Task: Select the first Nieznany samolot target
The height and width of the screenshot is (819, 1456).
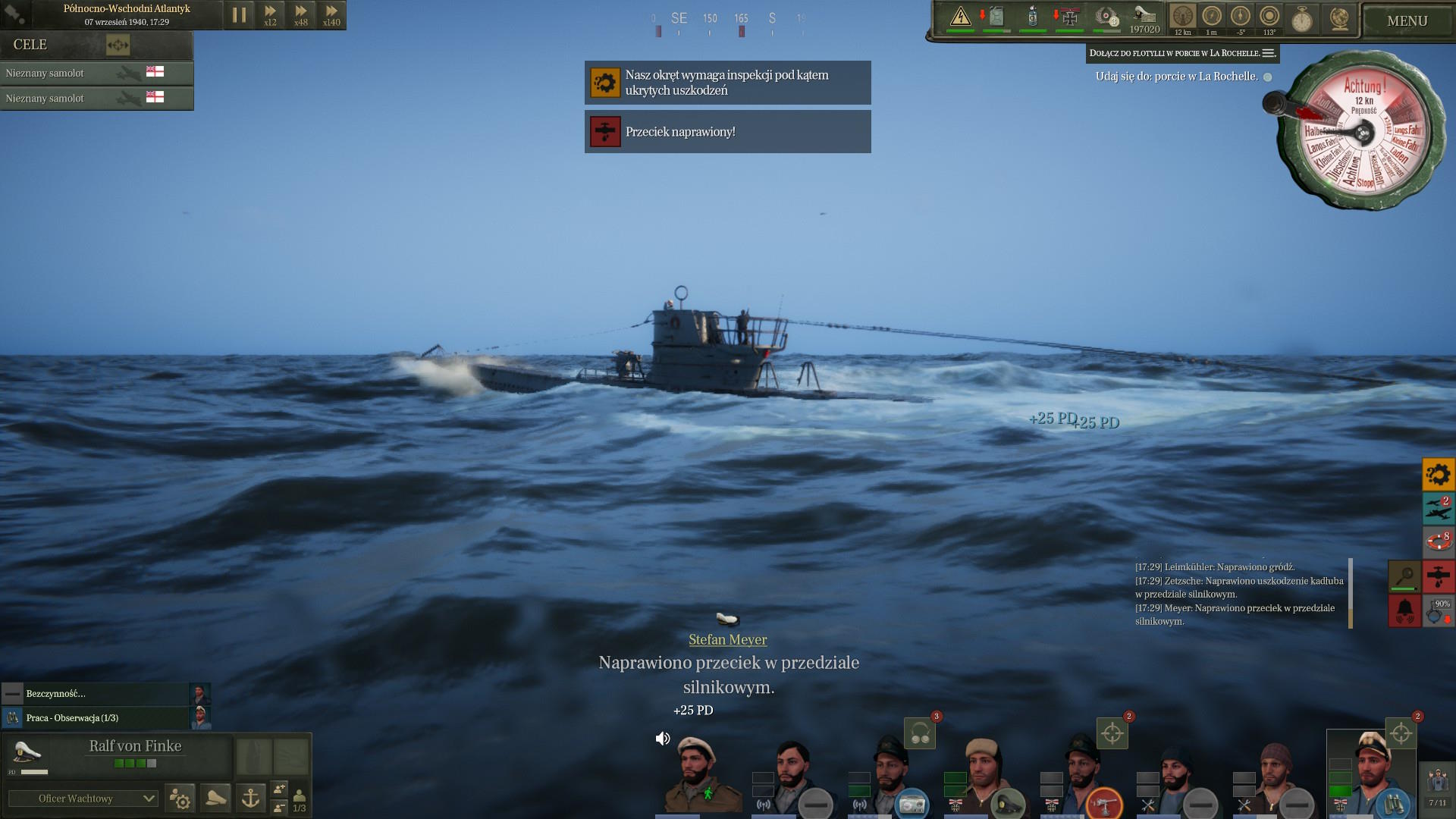Action: click(x=96, y=73)
